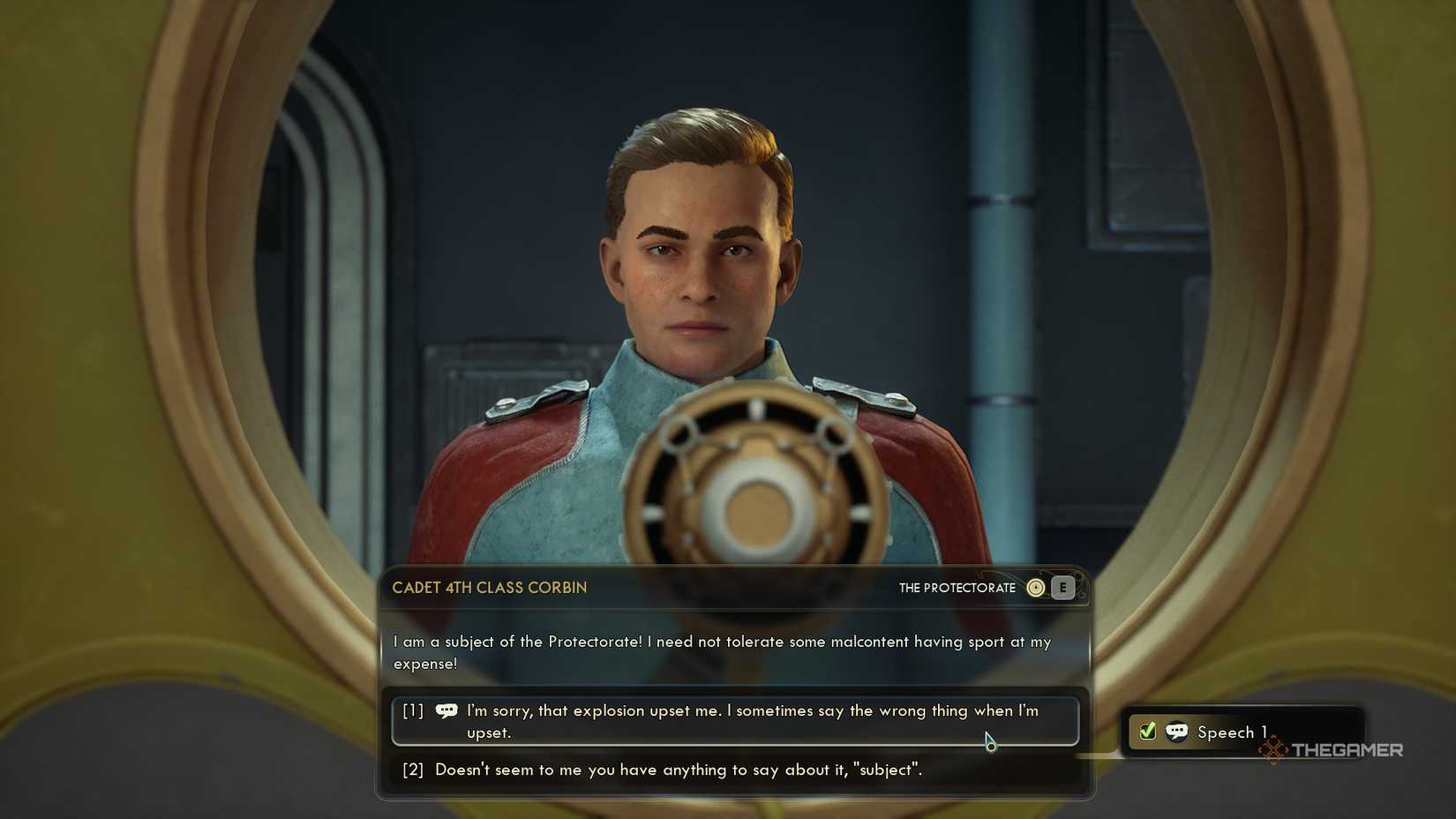The height and width of the screenshot is (819, 1456).
Task: Click CADET 4TH CLASS CORBIN name label
Action: click(490, 587)
